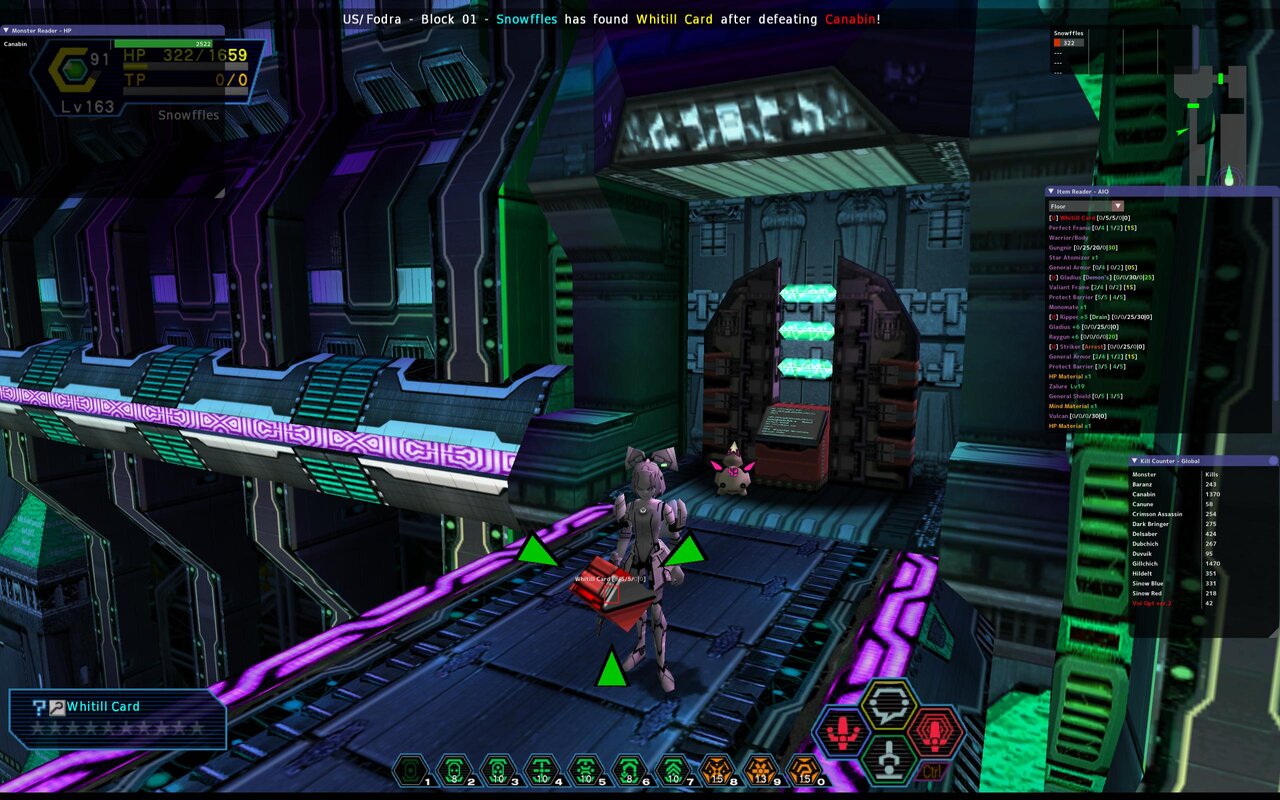Collapse the Item Reader - AIO panel
Image resolution: width=1280 pixels, height=800 pixels.
coord(1051,192)
